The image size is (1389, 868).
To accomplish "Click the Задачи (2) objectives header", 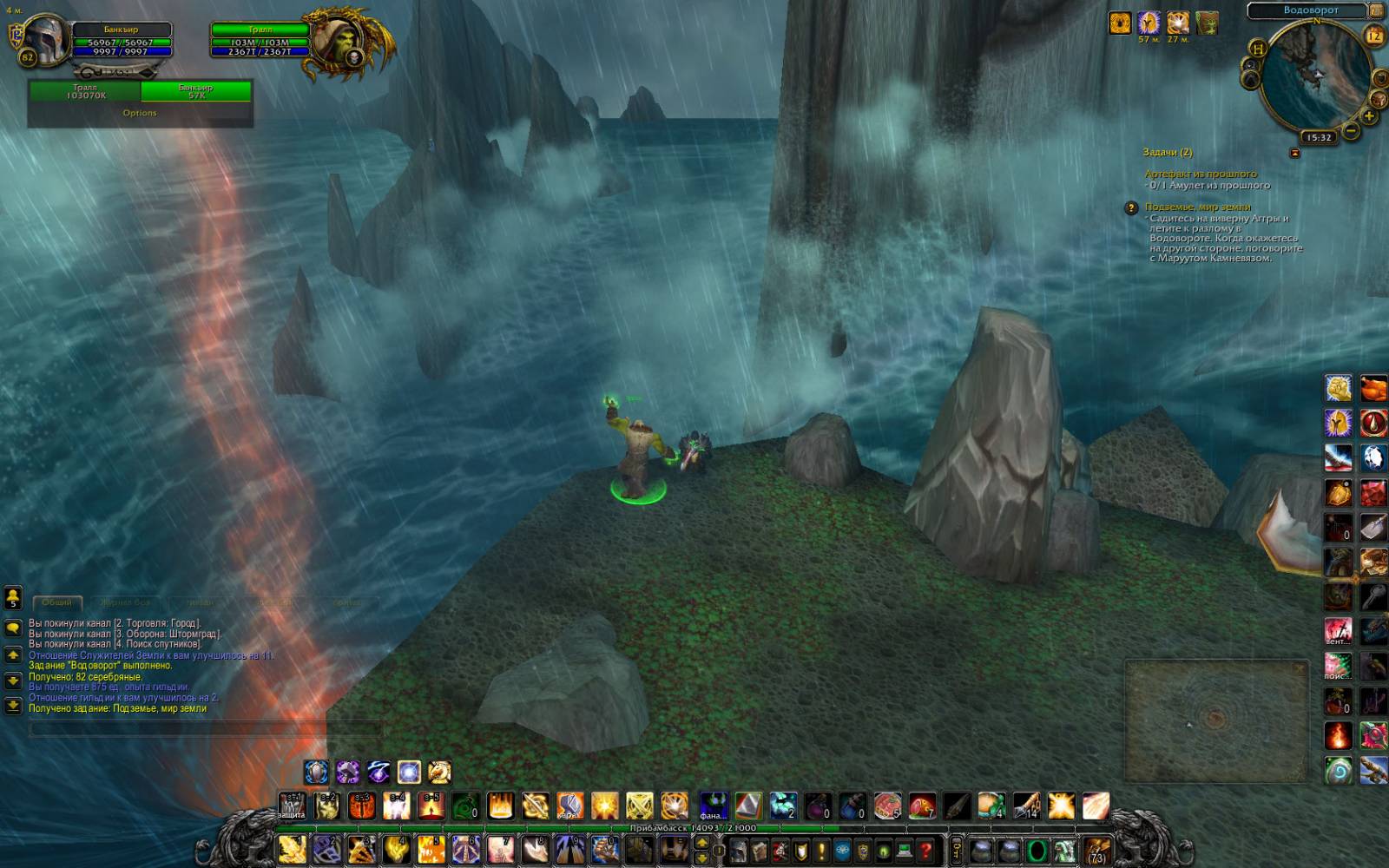I will point(1167,152).
